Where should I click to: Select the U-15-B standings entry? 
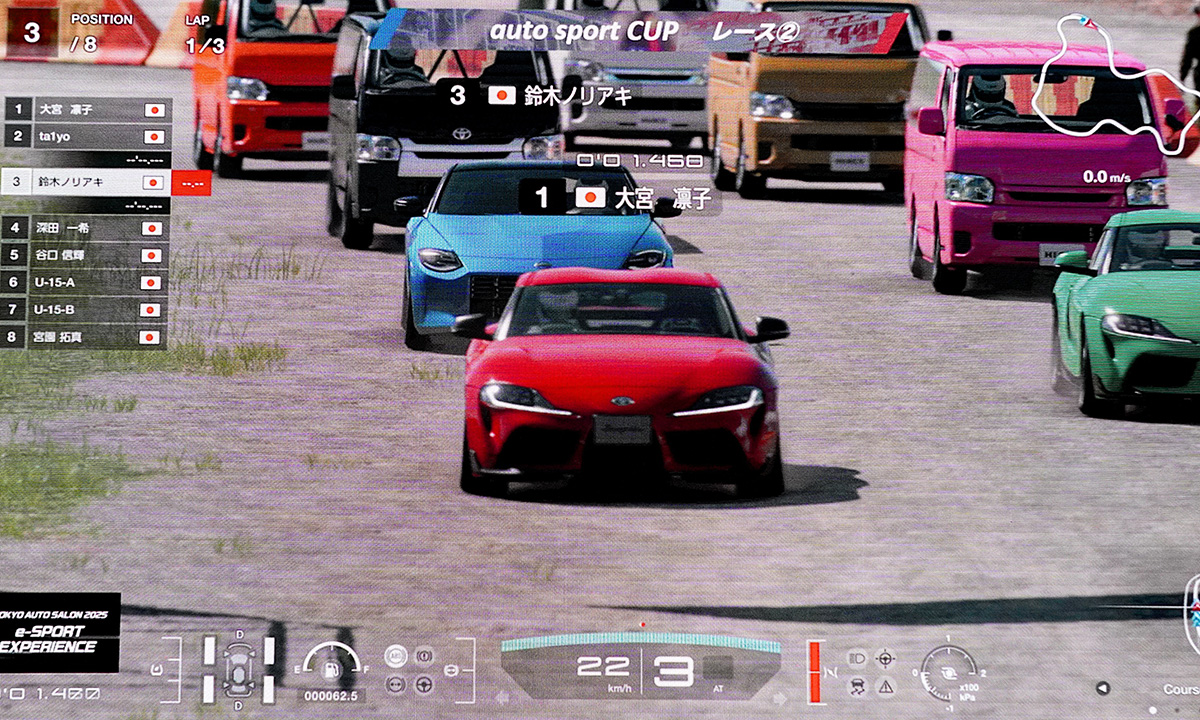(88, 310)
